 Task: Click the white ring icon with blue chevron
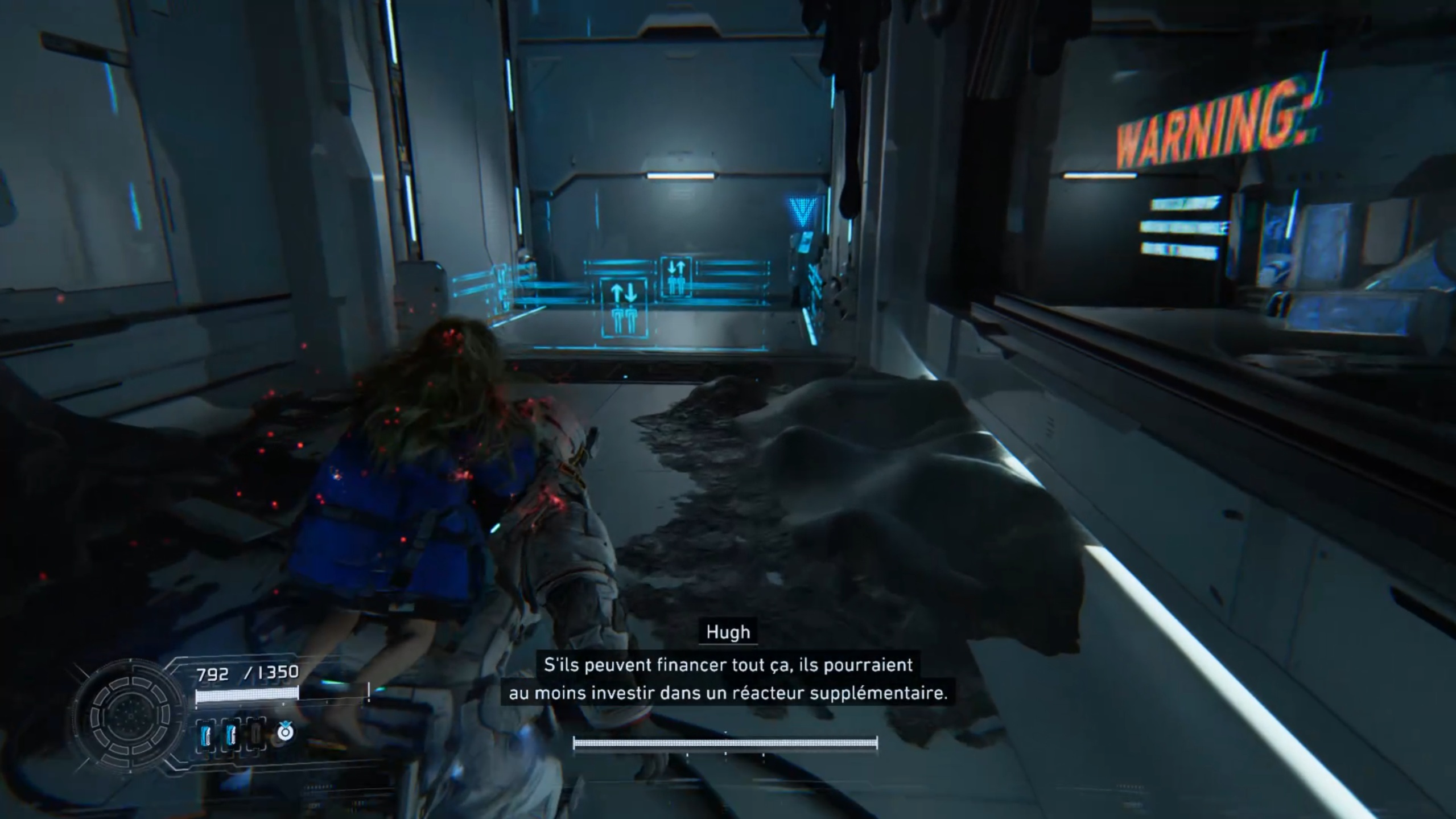pyautogui.click(x=285, y=731)
